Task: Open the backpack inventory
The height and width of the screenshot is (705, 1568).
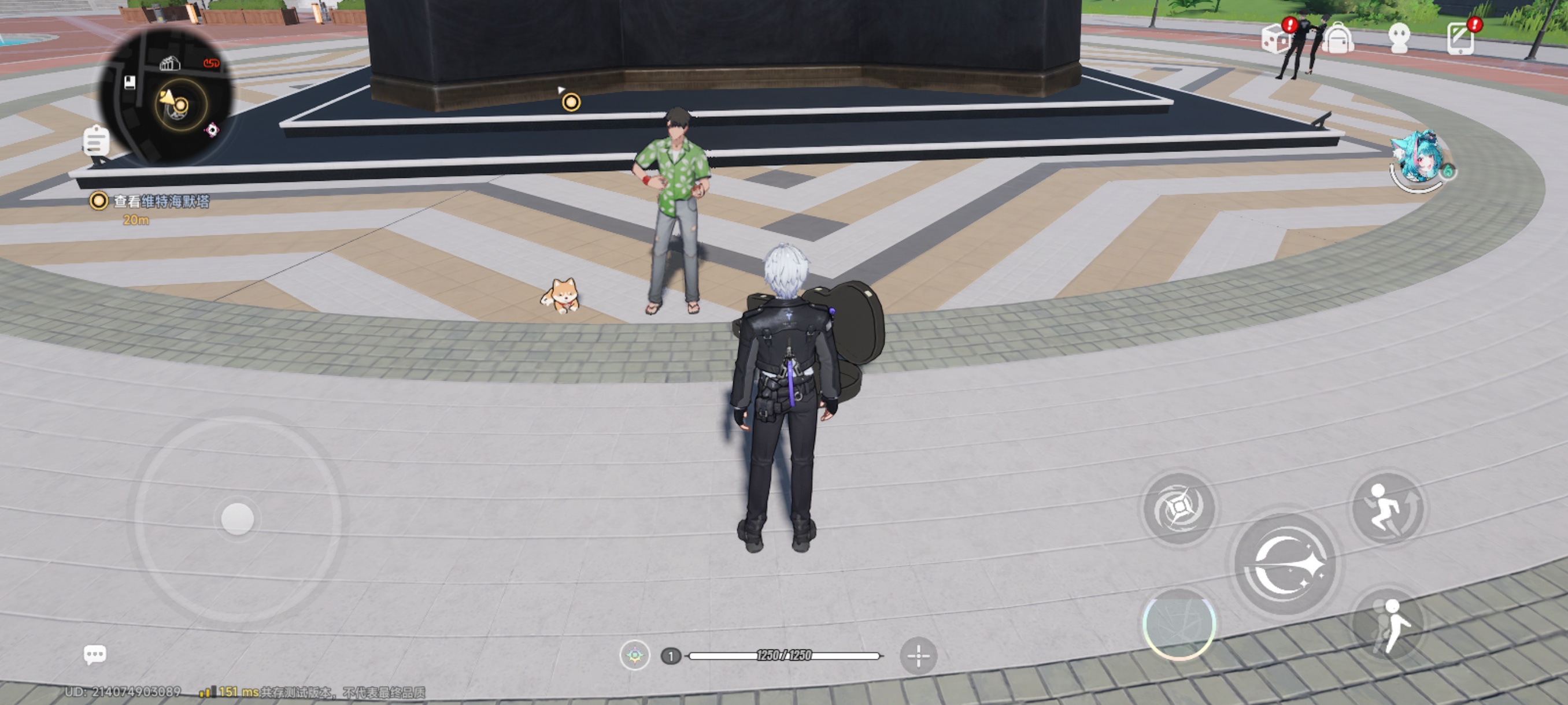Action: tap(1337, 39)
